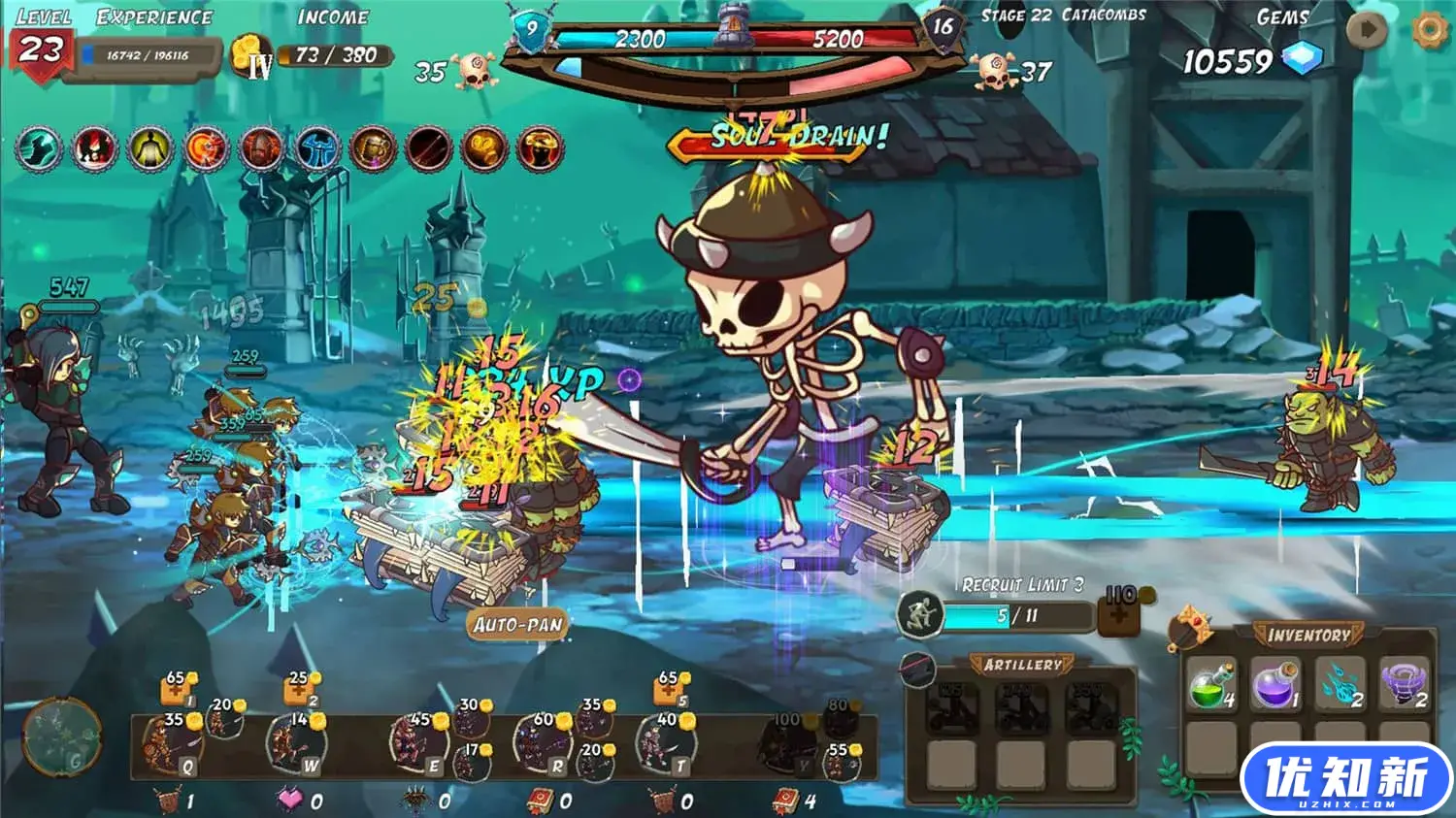Use the green potion in inventory

(1210, 684)
